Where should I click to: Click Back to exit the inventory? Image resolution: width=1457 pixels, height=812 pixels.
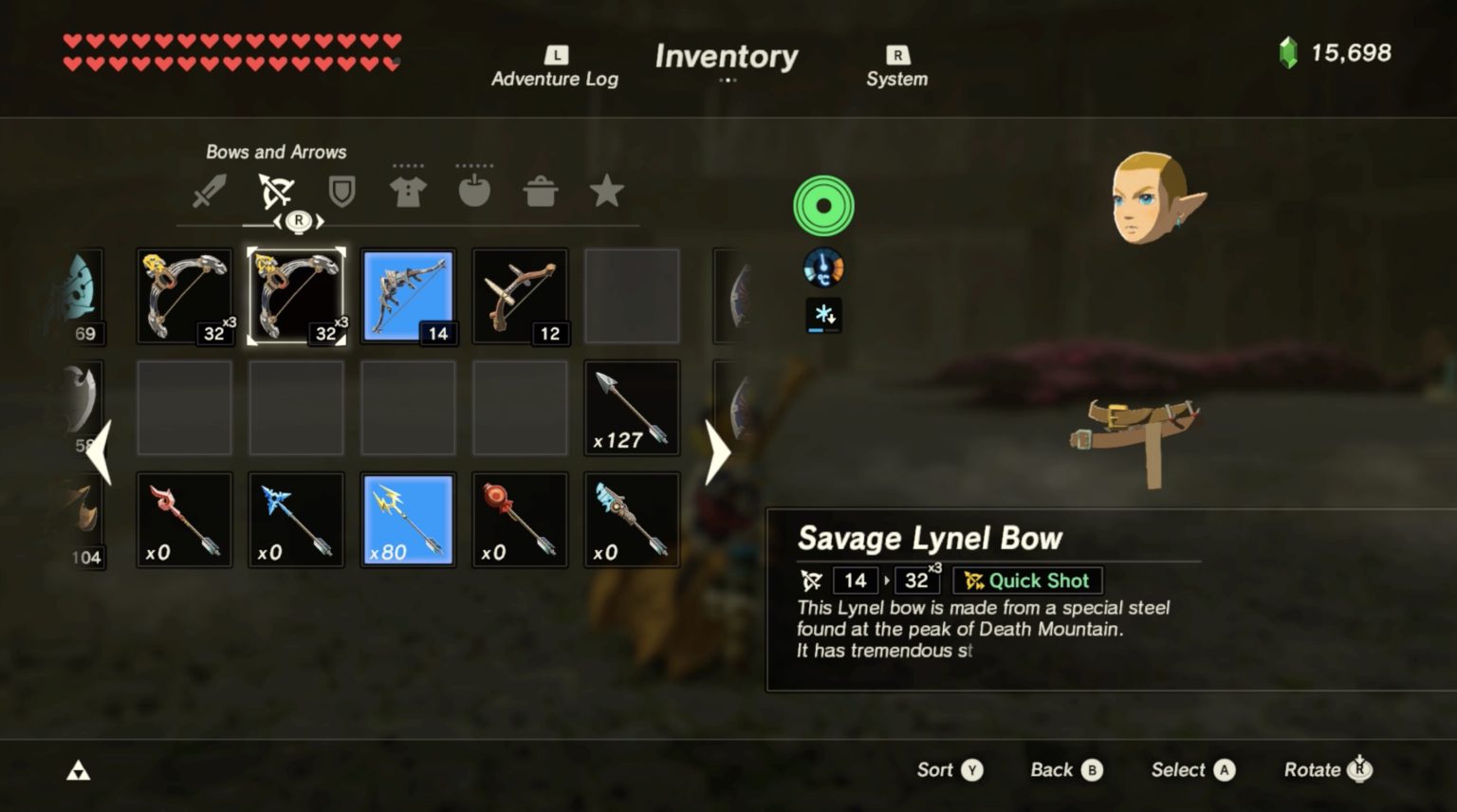1064,770
